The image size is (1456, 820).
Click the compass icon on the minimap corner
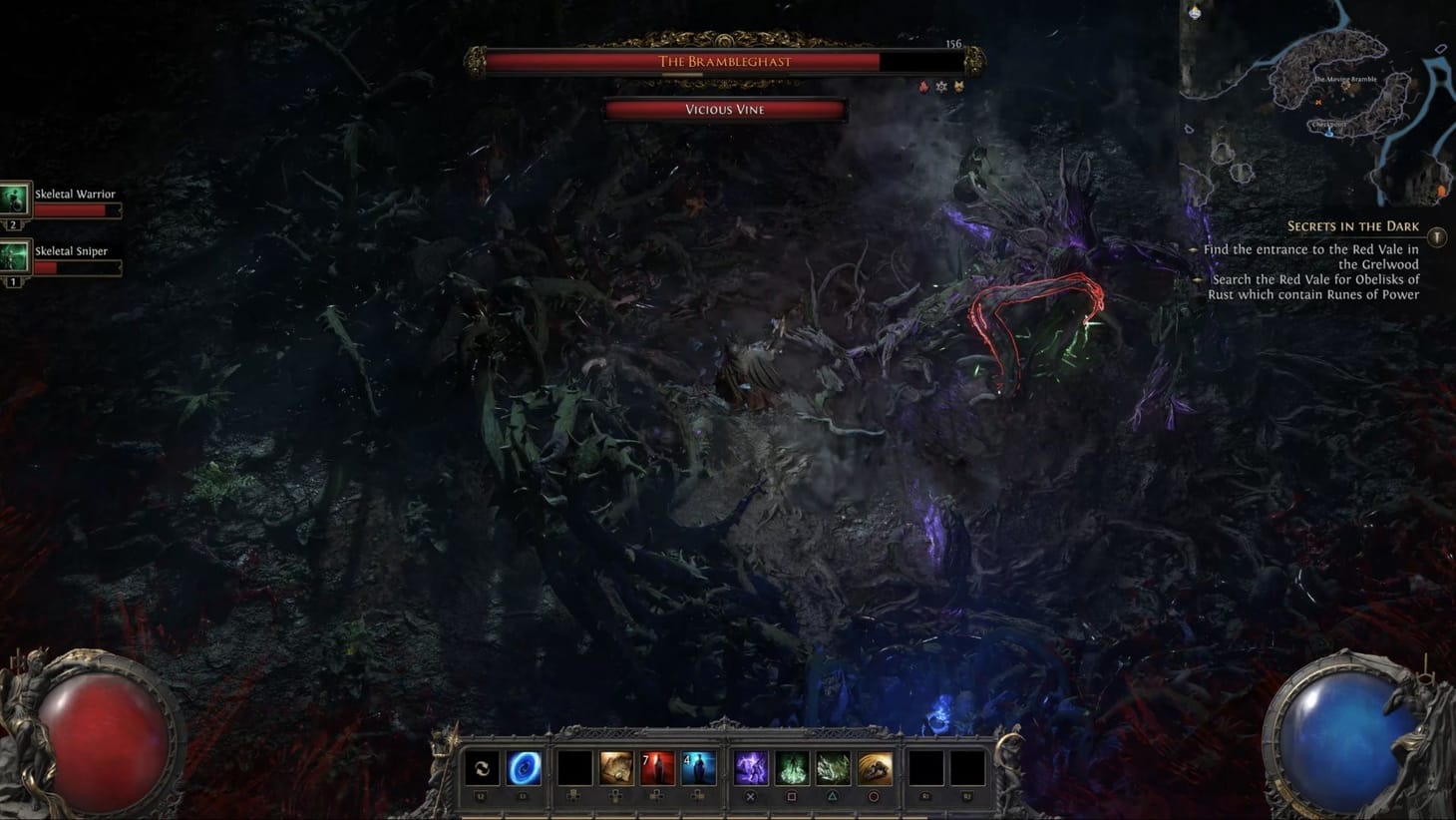pyautogui.click(x=1194, y=14)
